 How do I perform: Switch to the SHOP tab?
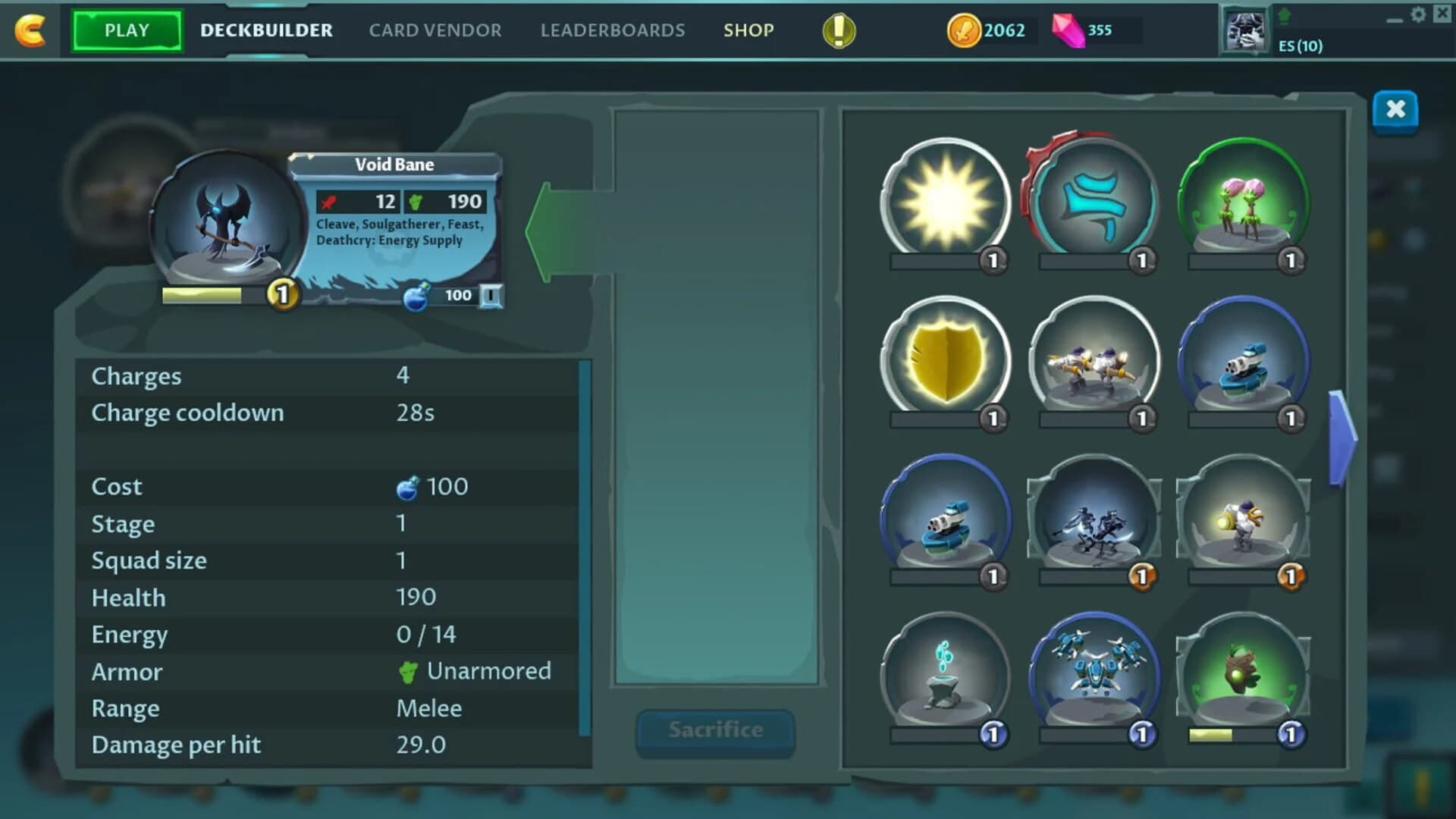tap(748, 30)
